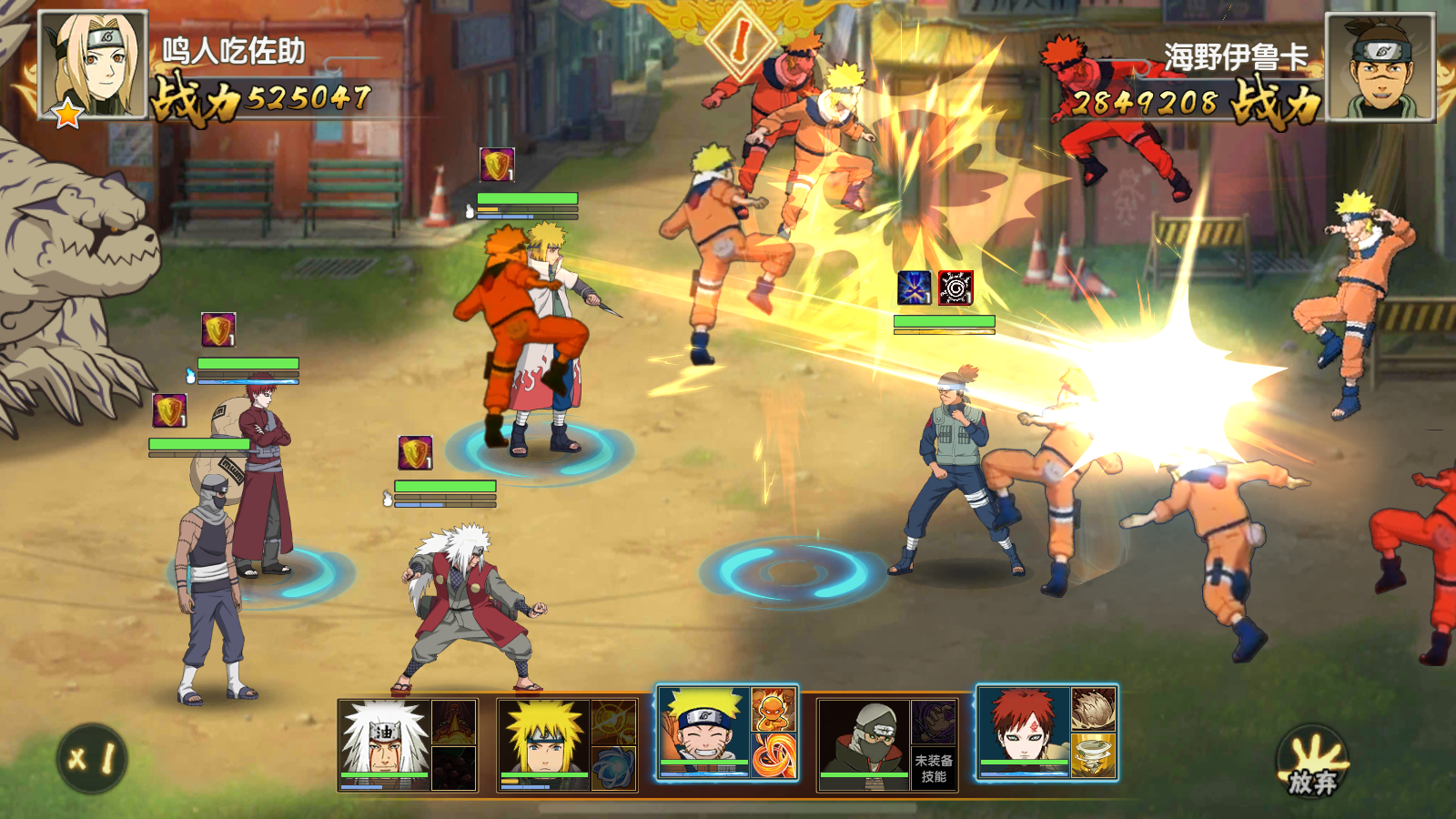
Task: Activate Naruto's fiery spiral skill icon
Action: (x=773, y=755)
